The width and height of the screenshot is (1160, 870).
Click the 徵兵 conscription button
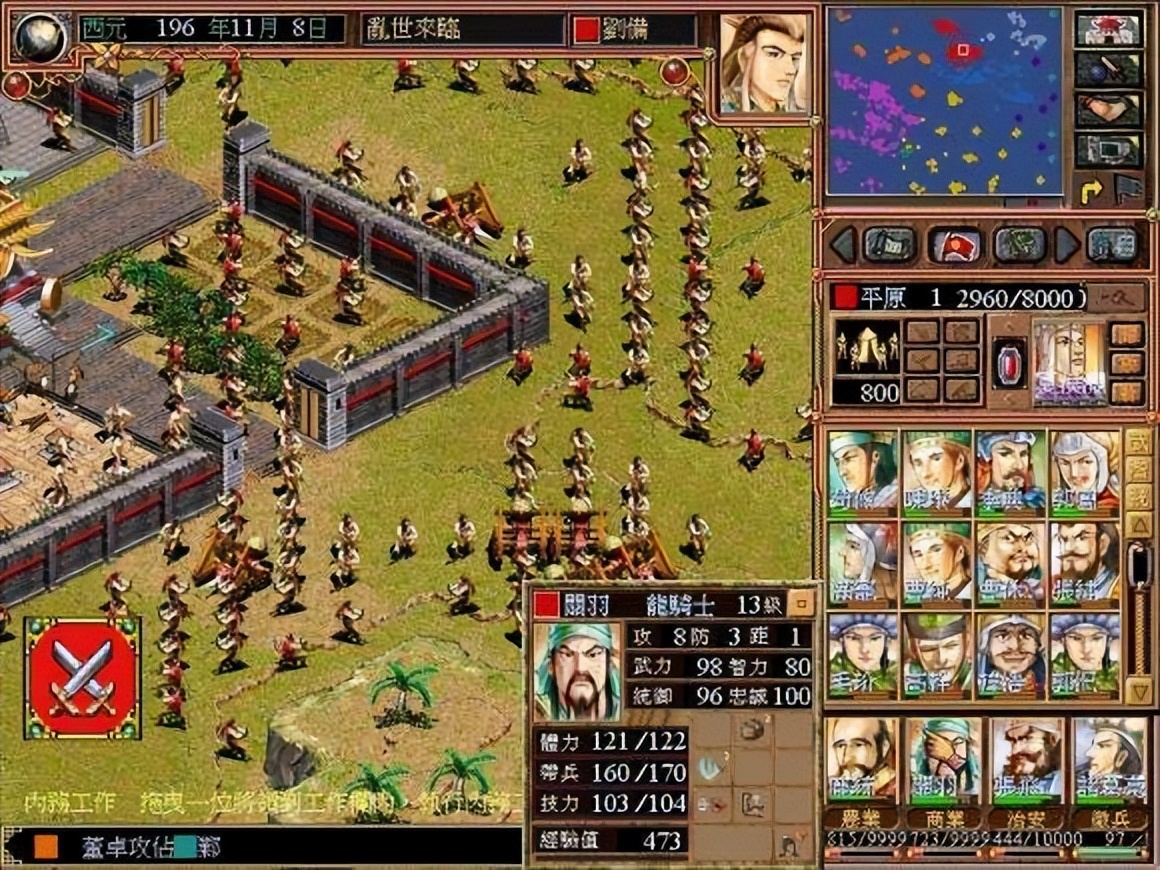[1107, 819]
